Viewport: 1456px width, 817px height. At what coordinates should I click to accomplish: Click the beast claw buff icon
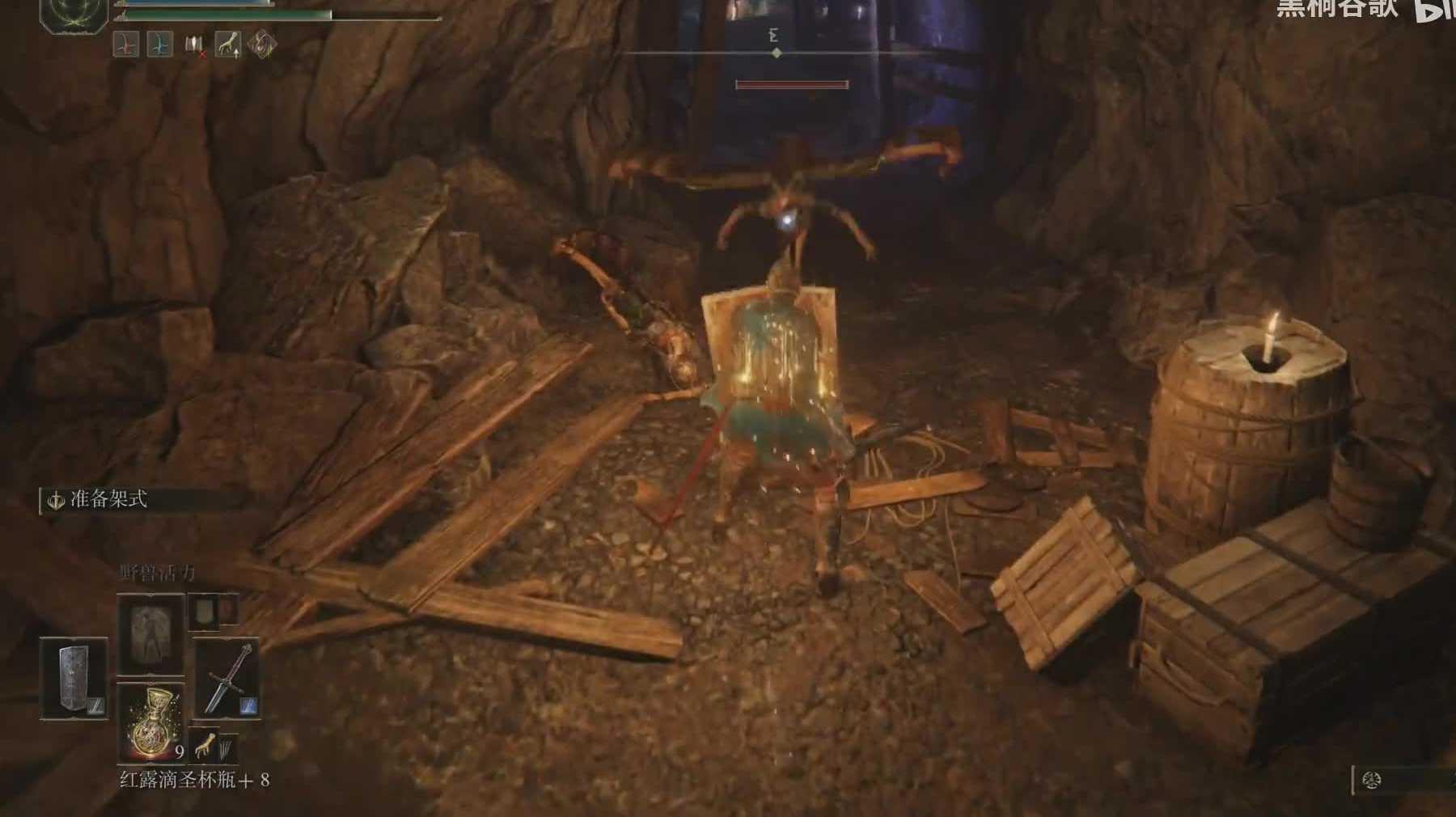point(227,44)
